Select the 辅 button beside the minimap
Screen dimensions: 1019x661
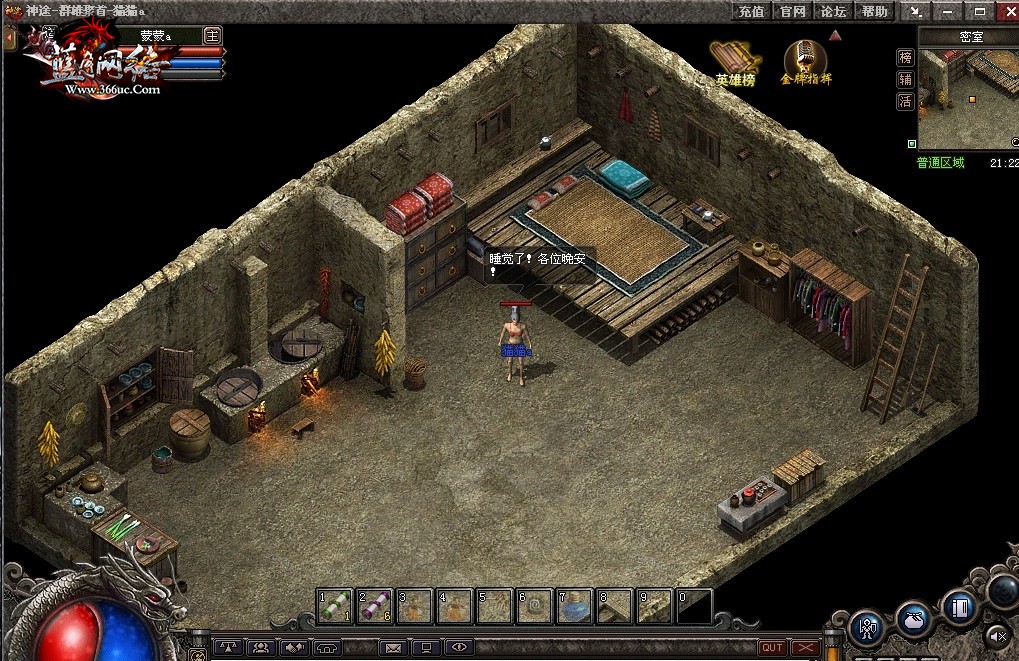coord(905,79)
